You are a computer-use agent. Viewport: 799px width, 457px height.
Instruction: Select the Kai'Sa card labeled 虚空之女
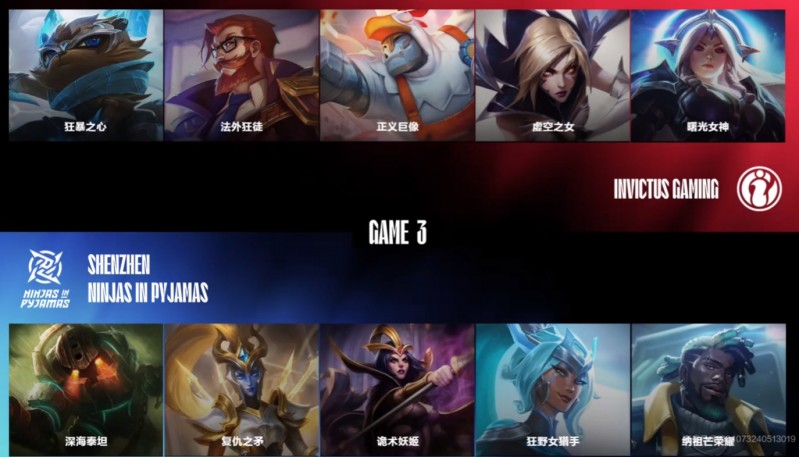[552, 75]
